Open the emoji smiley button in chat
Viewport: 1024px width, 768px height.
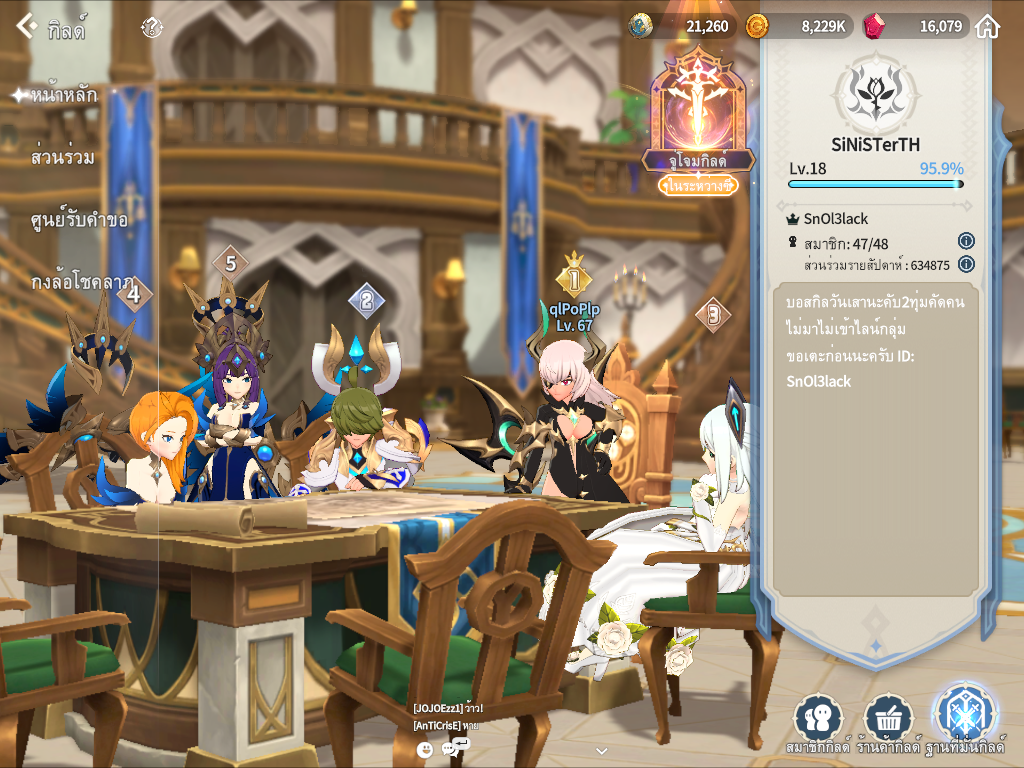coord(425,749)
